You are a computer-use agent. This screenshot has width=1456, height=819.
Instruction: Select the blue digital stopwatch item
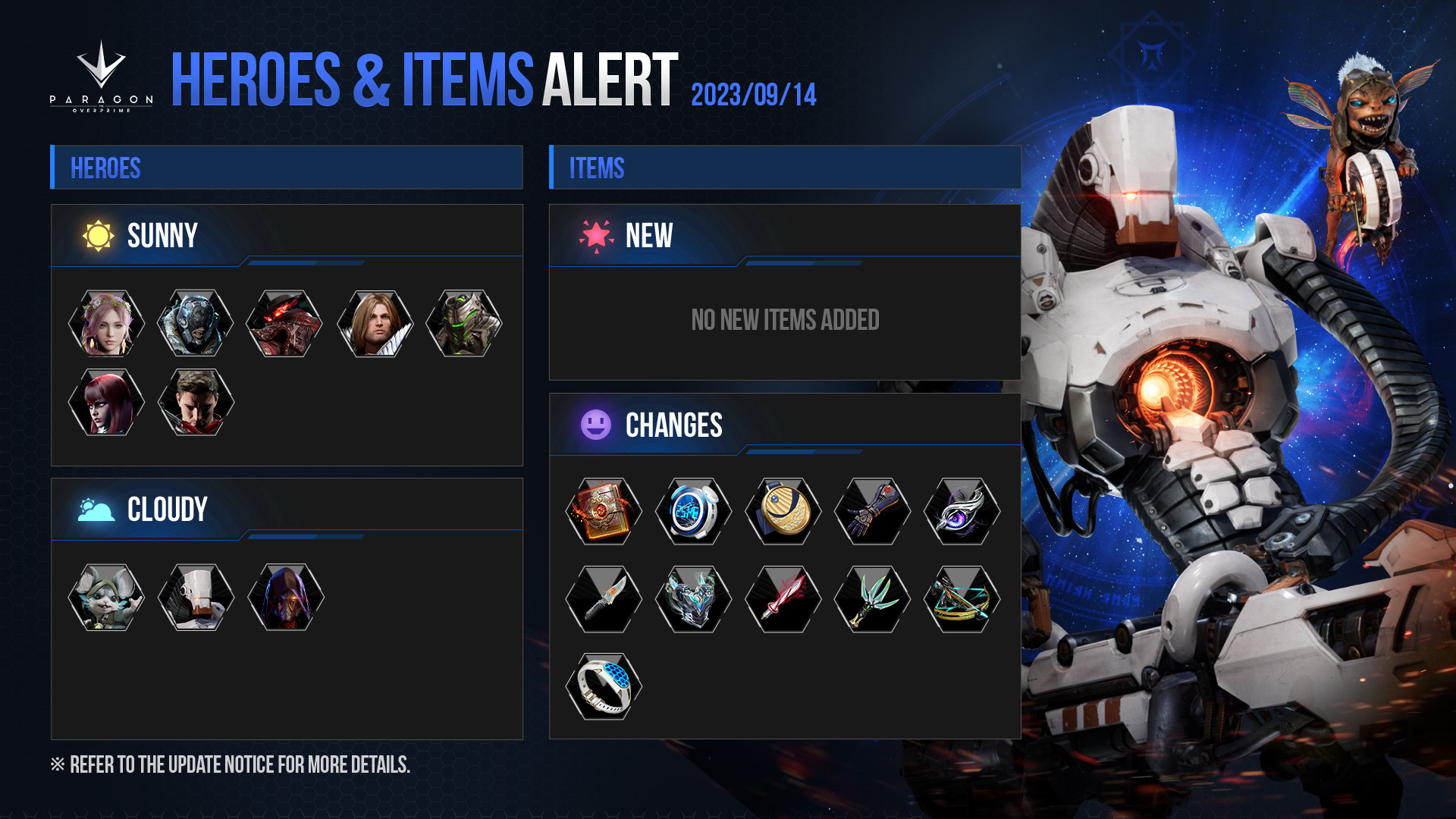693,511
